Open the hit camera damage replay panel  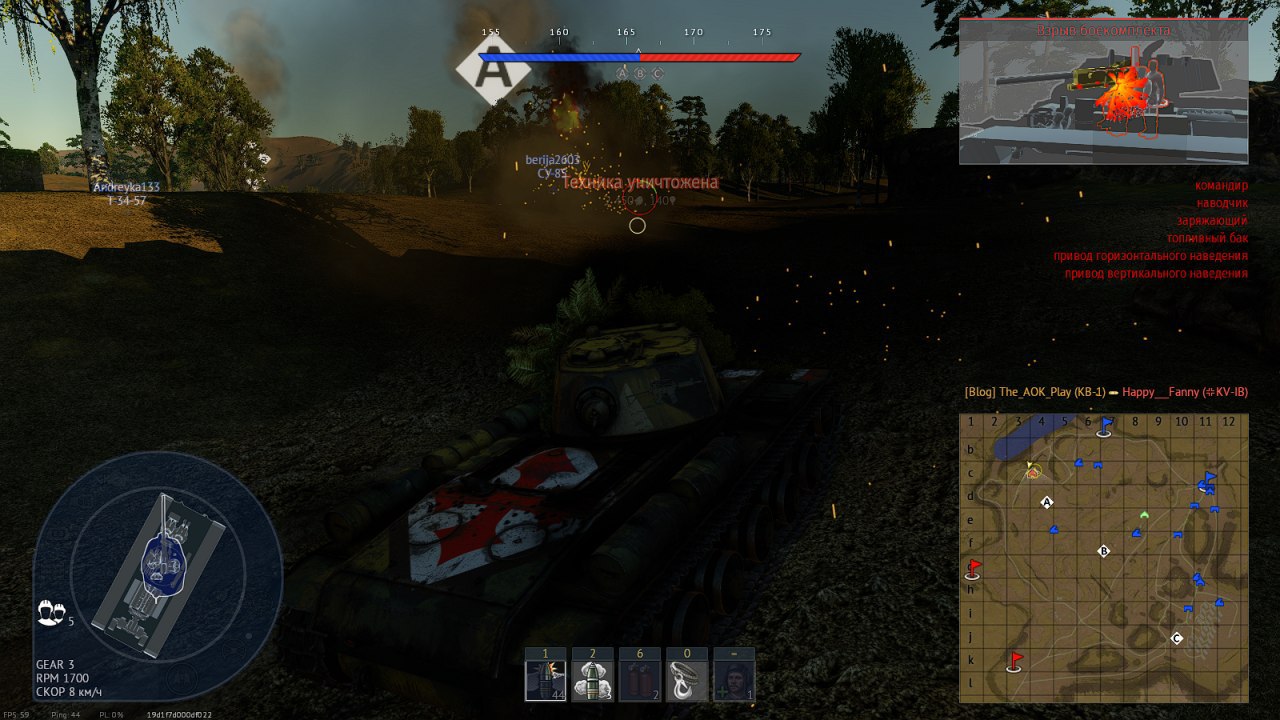(1103, 92)
